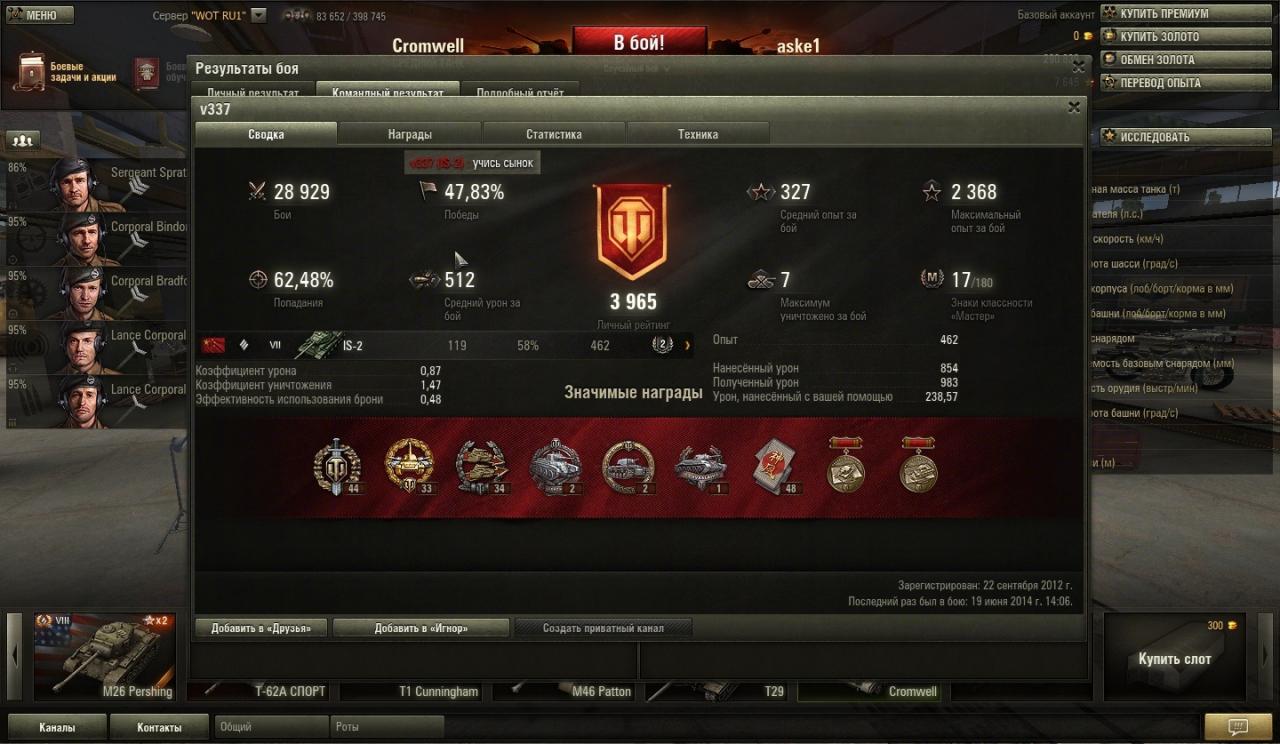Open the Каналы chat channels button
Viewport: 1280px width, 744px height.
pyautogui.click(x=57, y=727)
